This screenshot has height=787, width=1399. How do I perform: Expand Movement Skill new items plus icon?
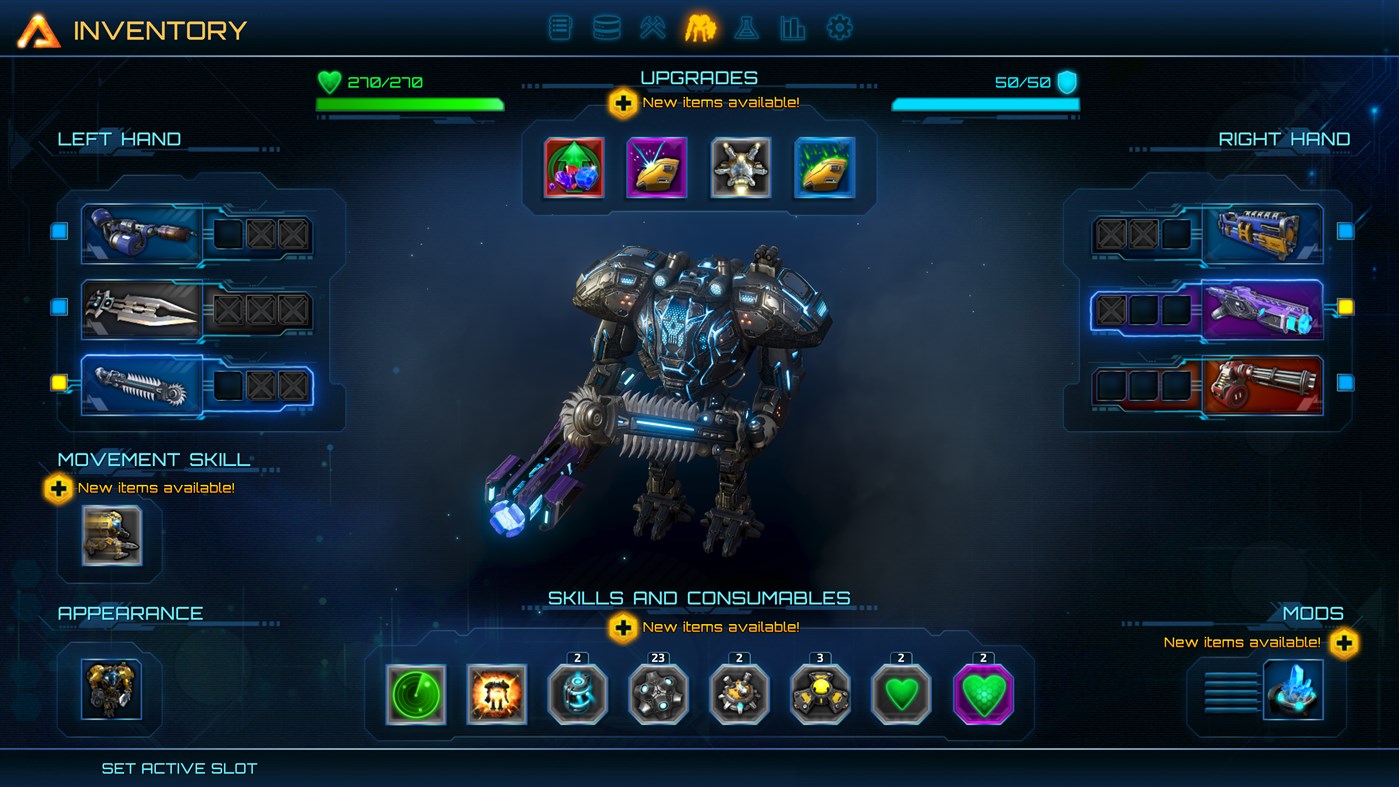(x=60, y=488)
